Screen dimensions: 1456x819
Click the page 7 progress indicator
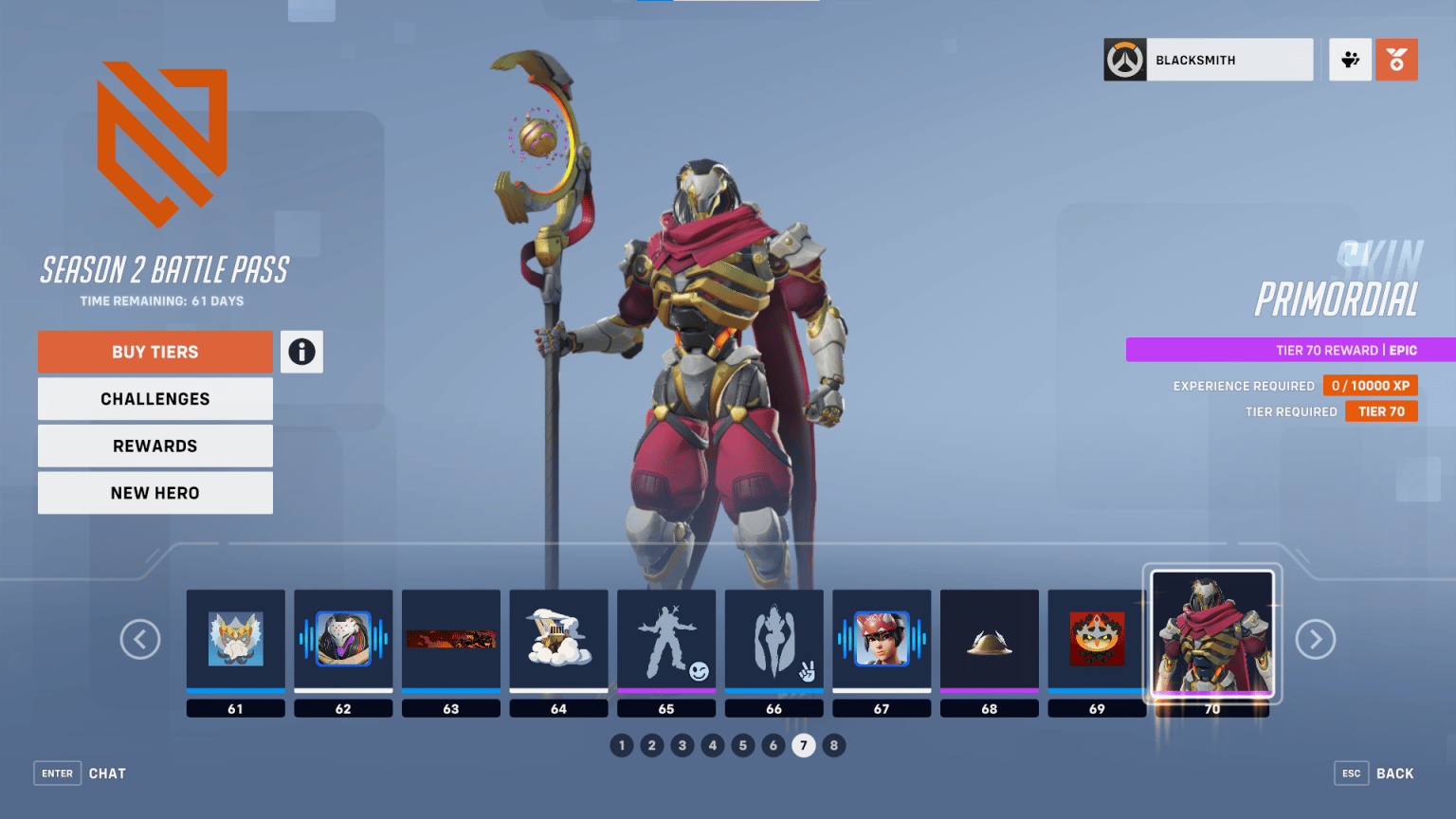(x=804, y=746)
